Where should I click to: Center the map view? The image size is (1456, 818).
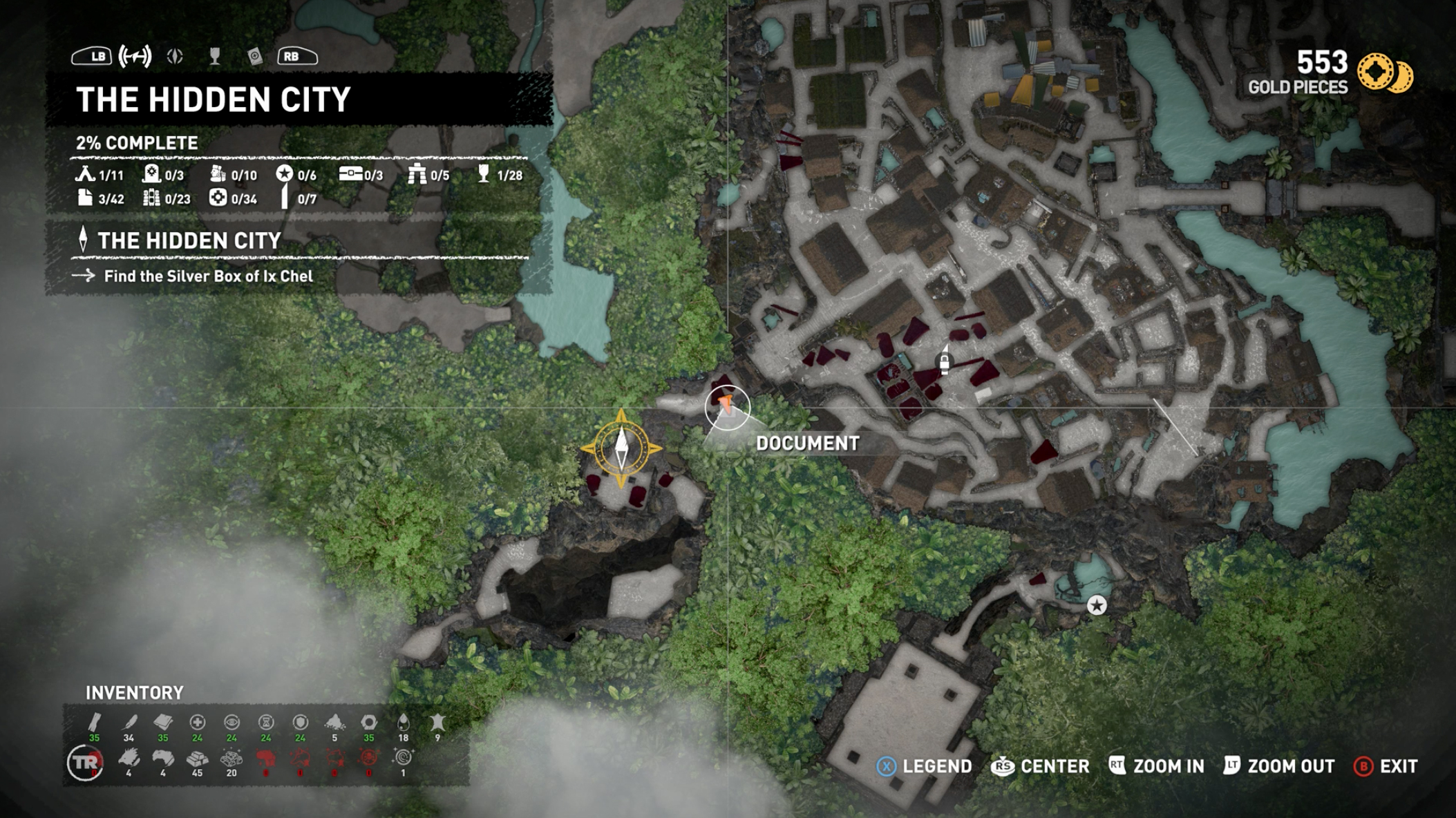pyautogui.click(x=1041, y=766)
